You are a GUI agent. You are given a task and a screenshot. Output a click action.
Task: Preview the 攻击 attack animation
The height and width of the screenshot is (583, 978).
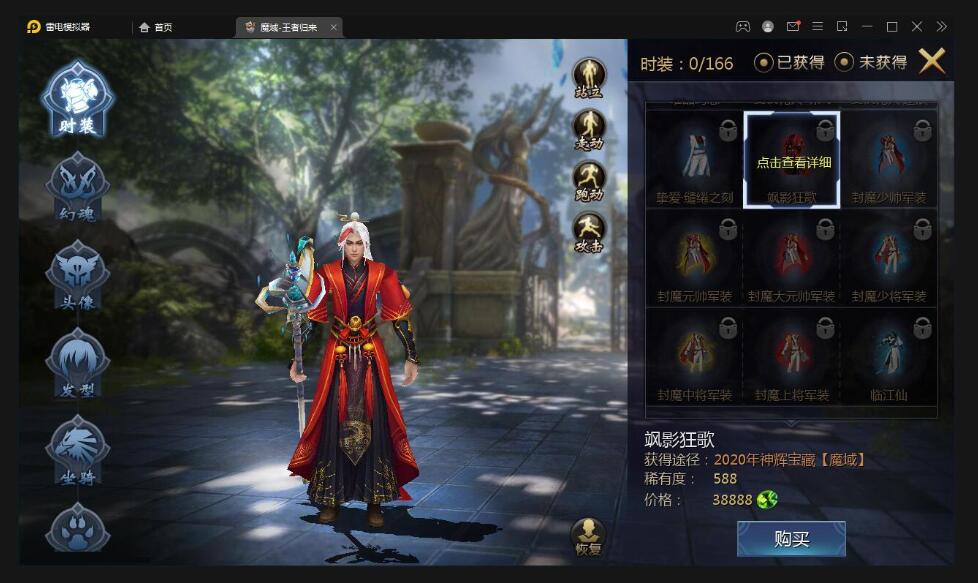click(x=589, y=234)
